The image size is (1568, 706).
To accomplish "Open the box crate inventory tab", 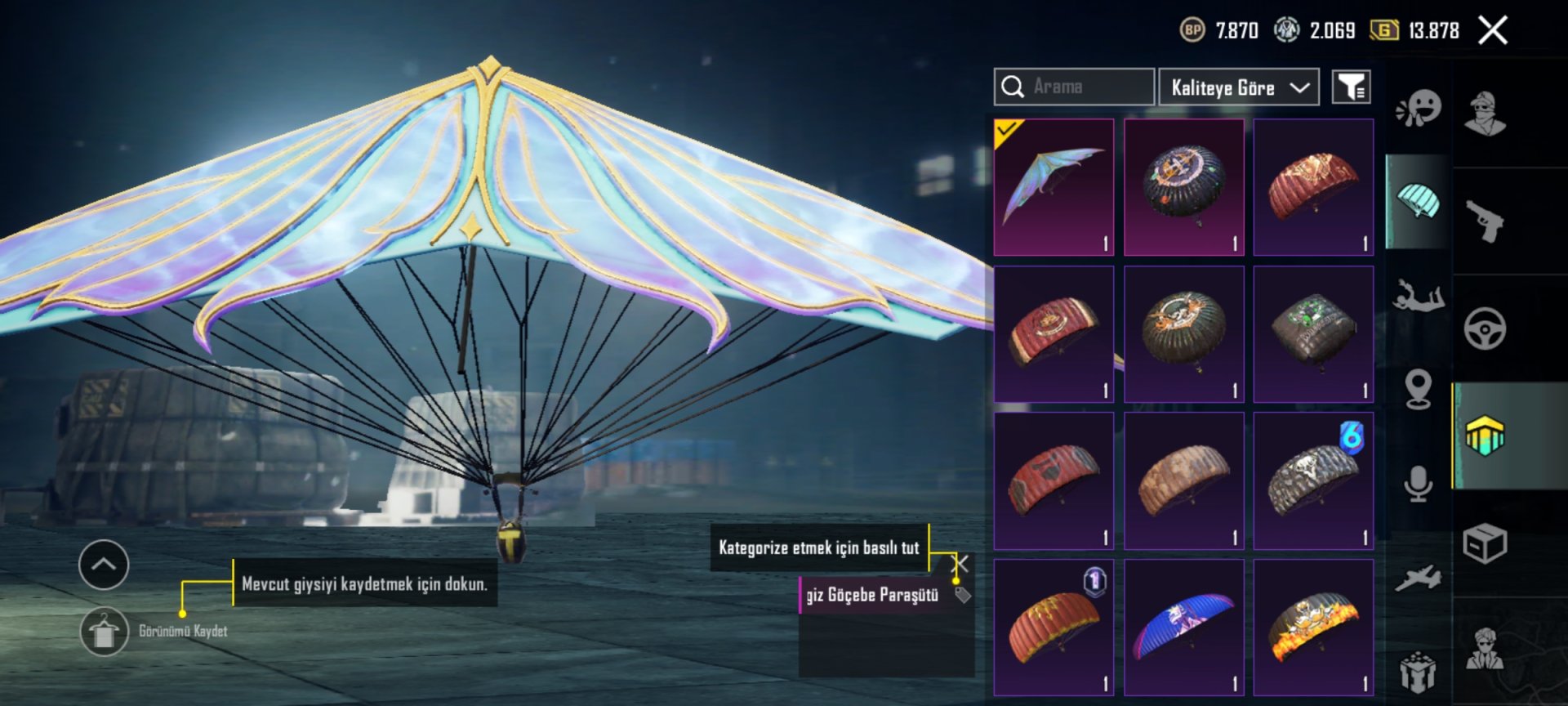I will (1485, 543).
